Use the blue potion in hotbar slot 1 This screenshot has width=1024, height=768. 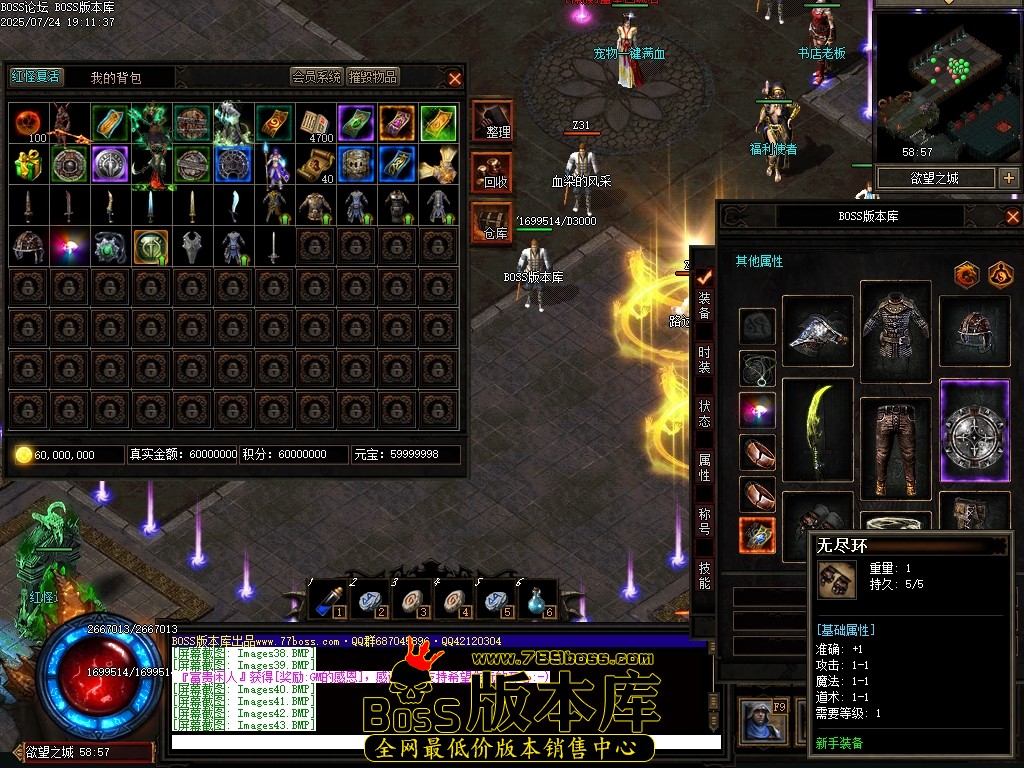tap(327, 600)
